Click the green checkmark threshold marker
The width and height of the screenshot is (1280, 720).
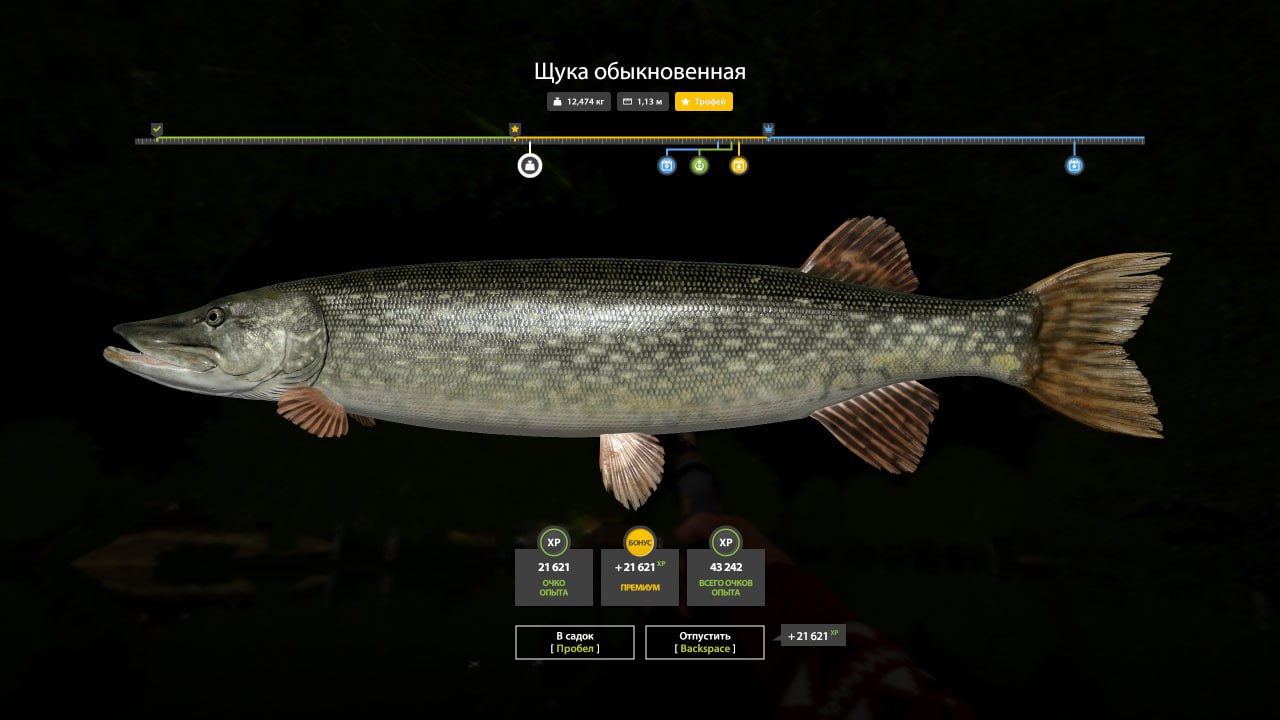point(157,129)
